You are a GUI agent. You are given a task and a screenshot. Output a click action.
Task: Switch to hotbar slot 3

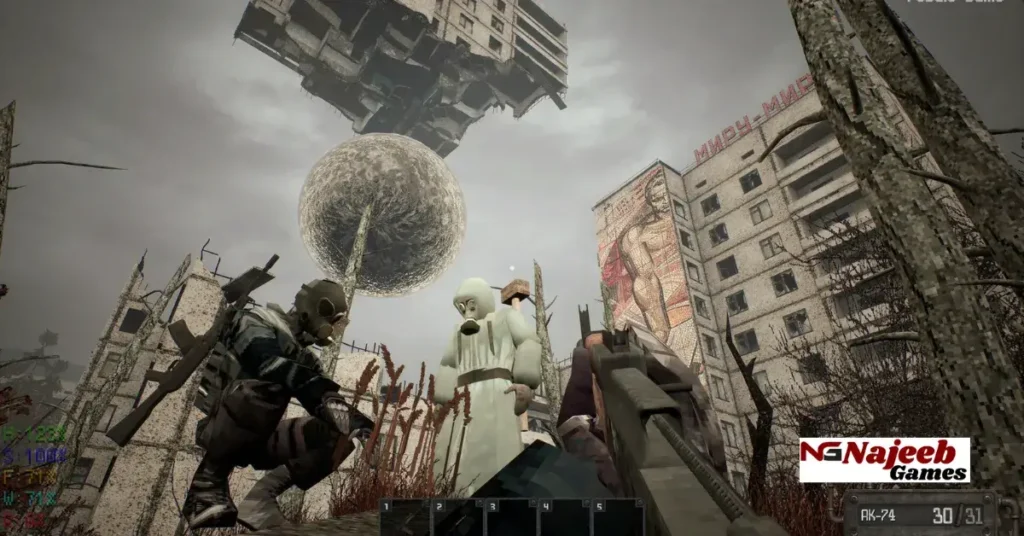coord(510,518)
